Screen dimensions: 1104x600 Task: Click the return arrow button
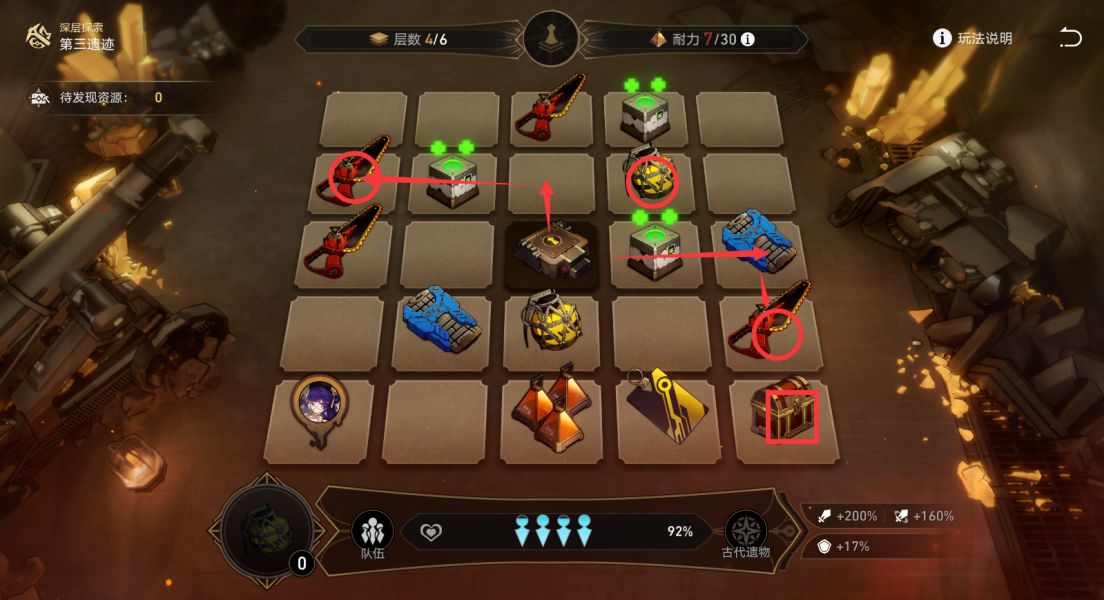click(1070, 38)
